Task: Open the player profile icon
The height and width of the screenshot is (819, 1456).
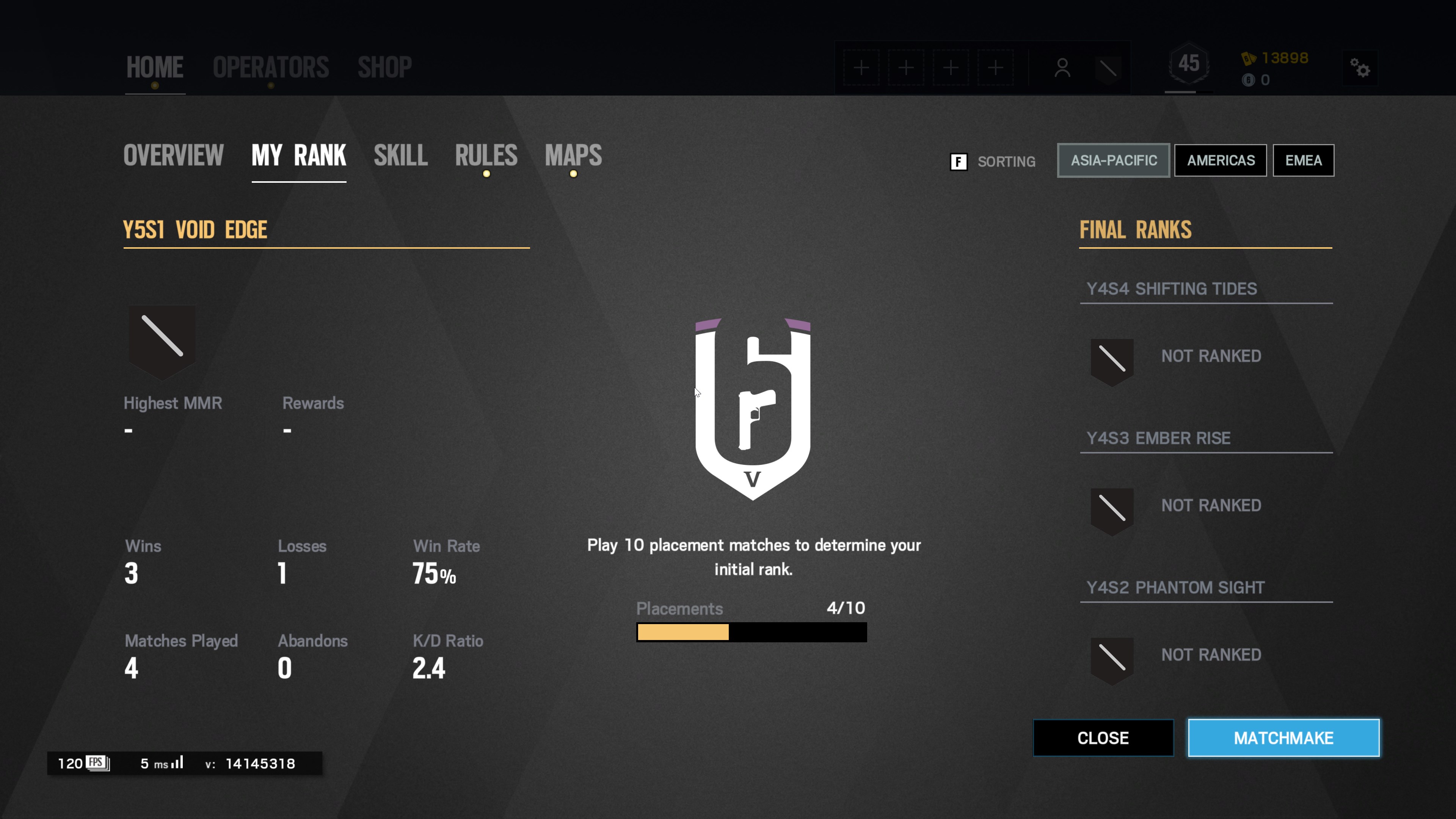Action: pyautogui.click(x=1062, y=68)
